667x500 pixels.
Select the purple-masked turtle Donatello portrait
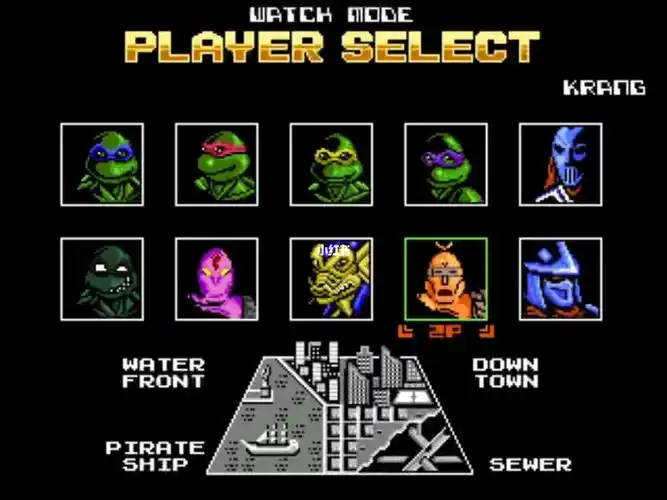(446, 164)
